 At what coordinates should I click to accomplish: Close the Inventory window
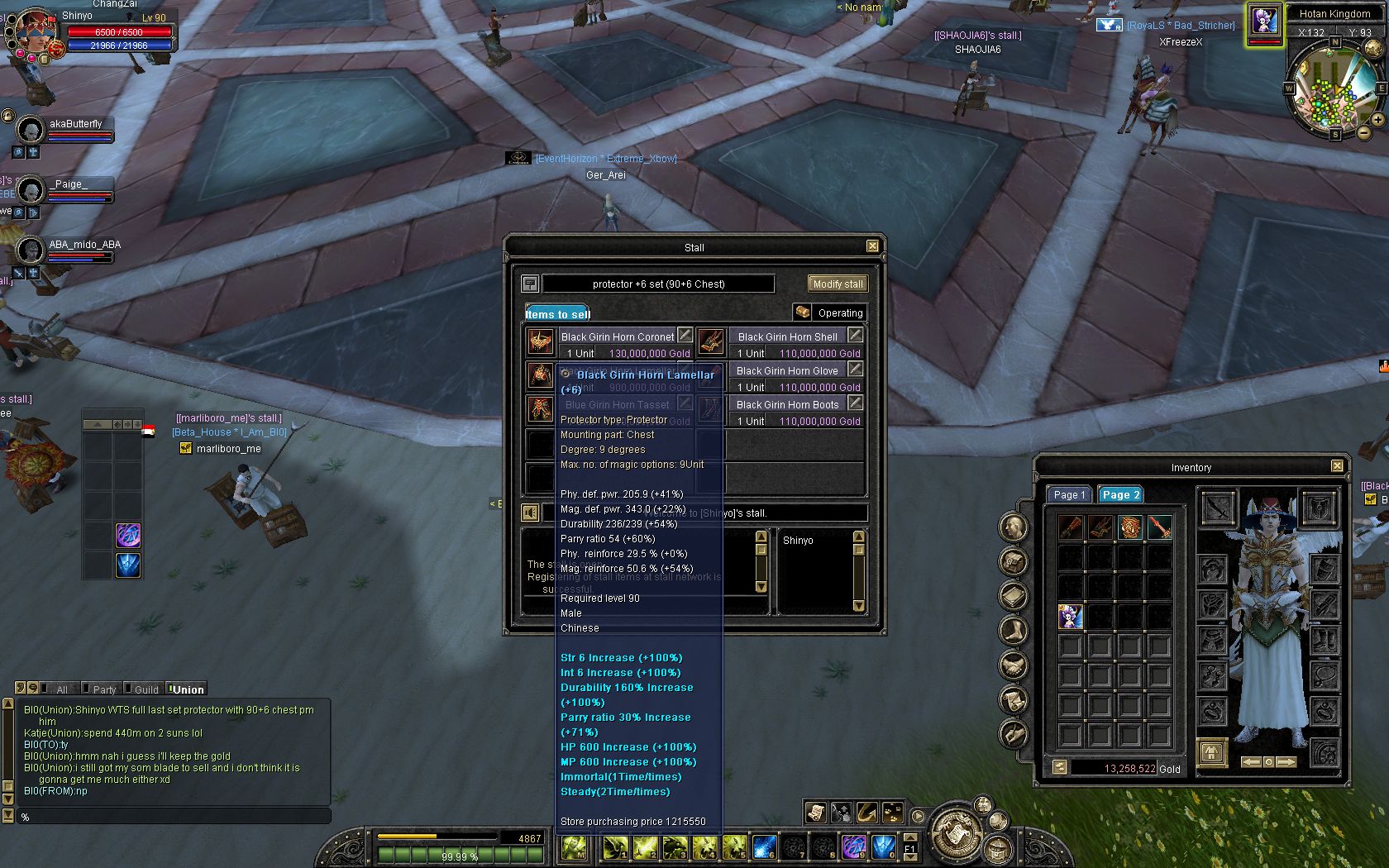coord(1337,466)
